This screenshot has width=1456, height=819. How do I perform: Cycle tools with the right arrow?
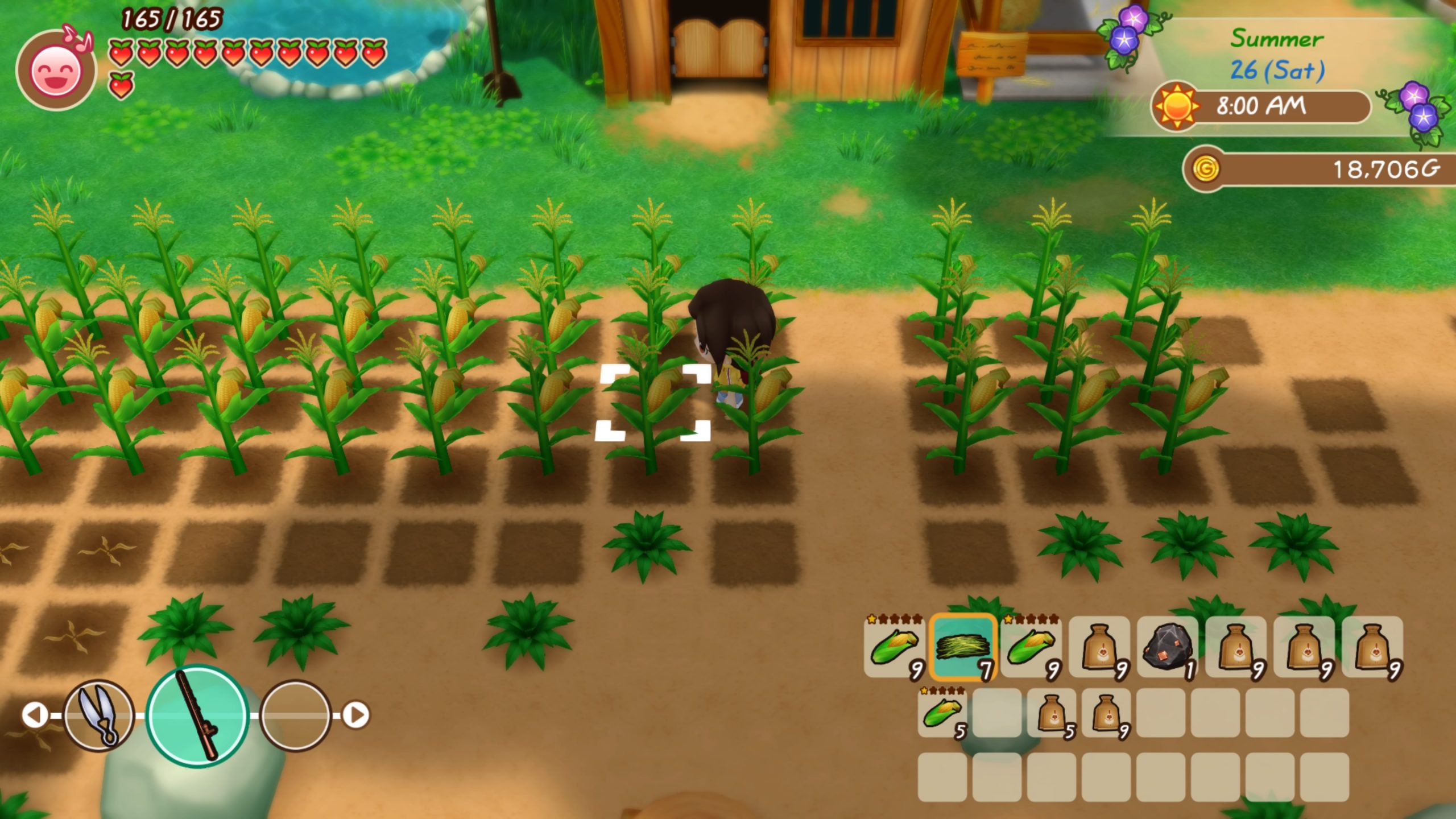[x=357, y=715]
